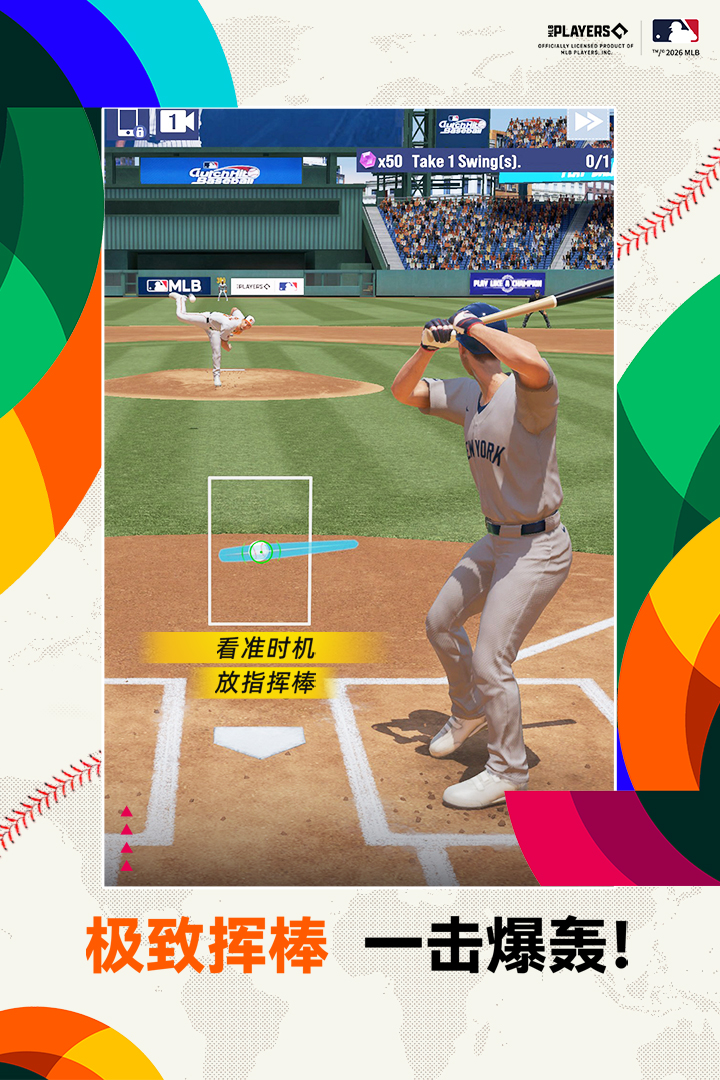Tap the fast-forward skip button
720x1080 pixels.
click(x=588, y=123)
